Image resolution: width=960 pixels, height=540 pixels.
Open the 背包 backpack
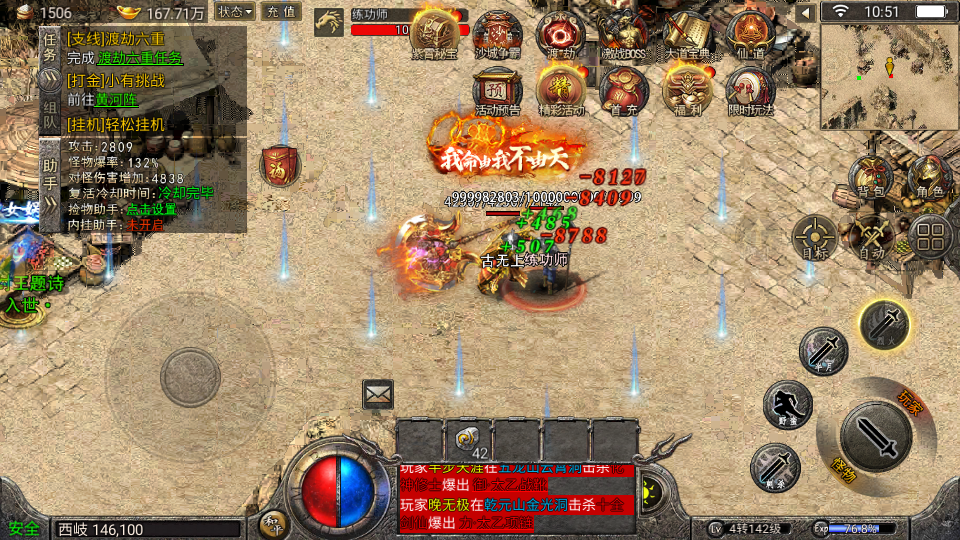(871, 177)
